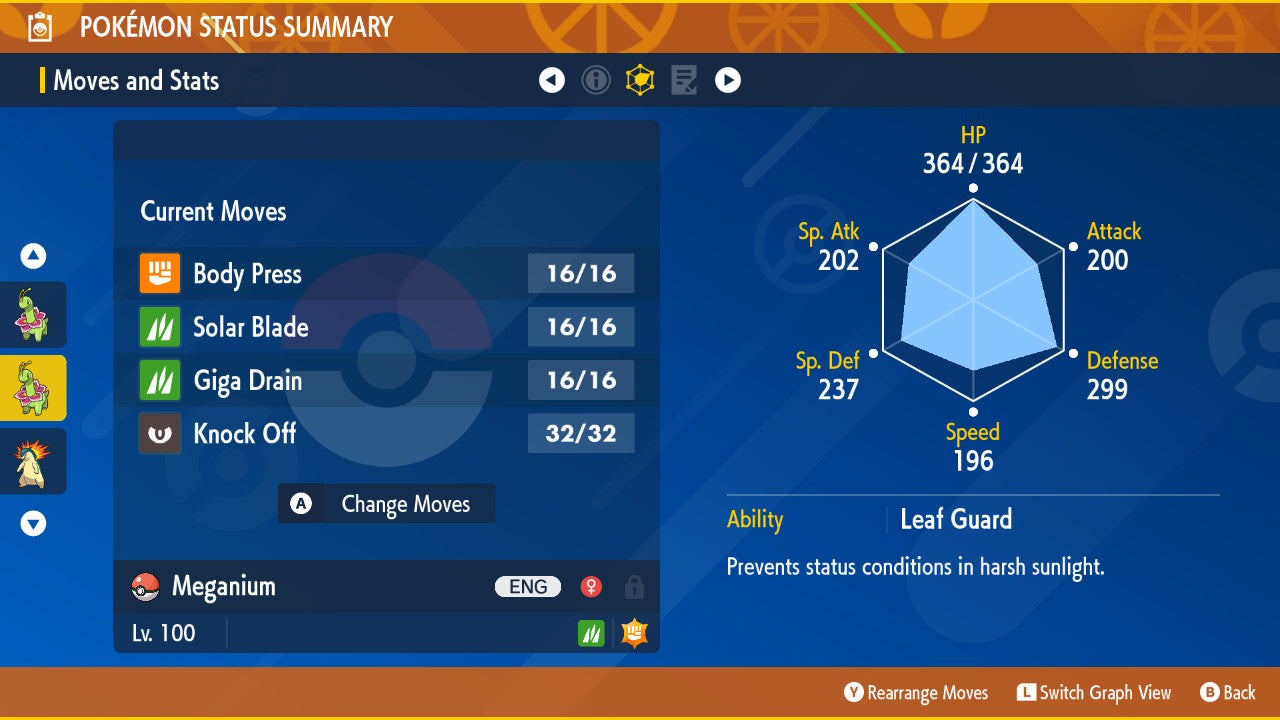Pick the Knock Off move

click(x=386, y=434)
